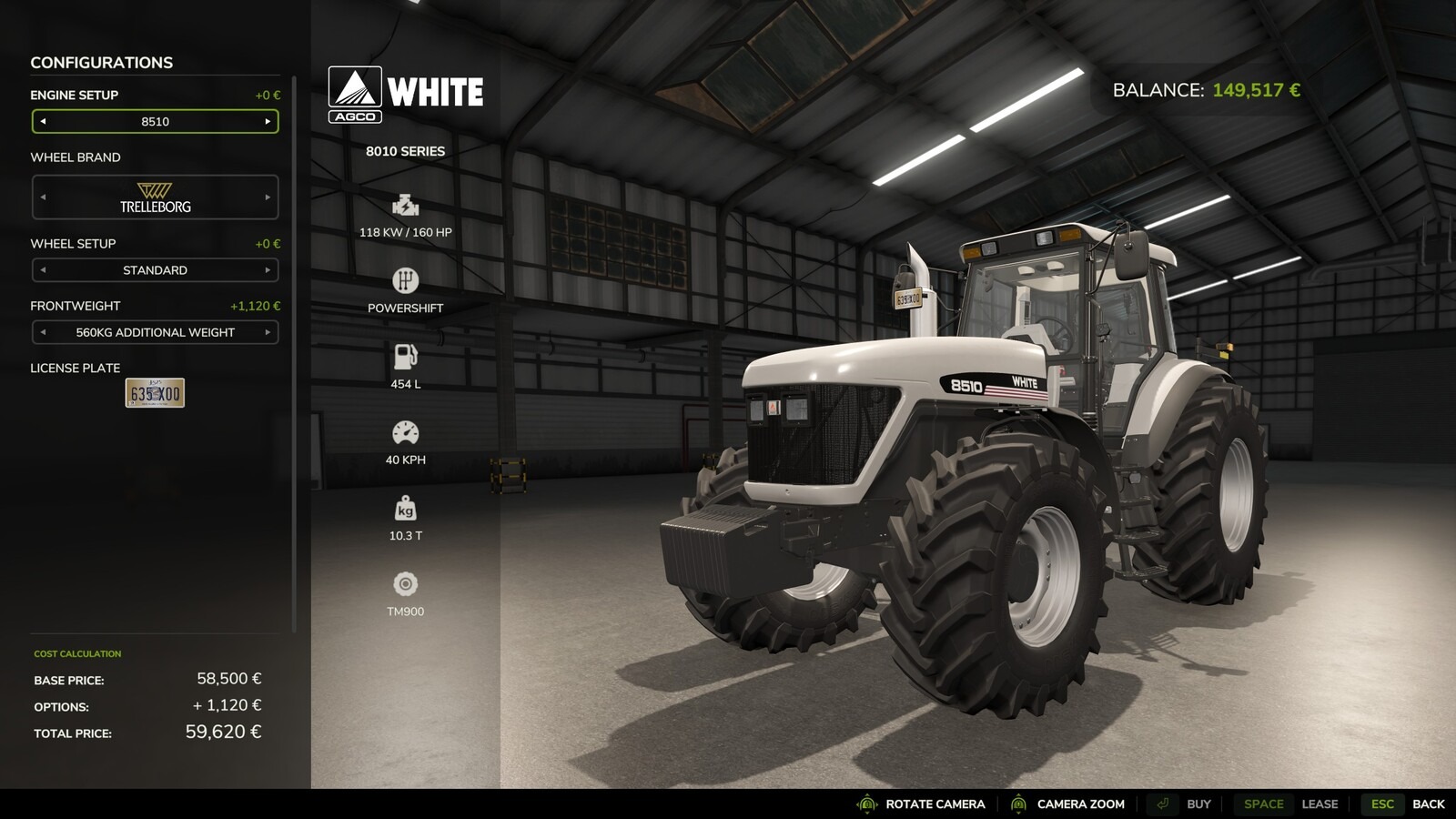Advance wheel setup past Standard

coord(268,270)
